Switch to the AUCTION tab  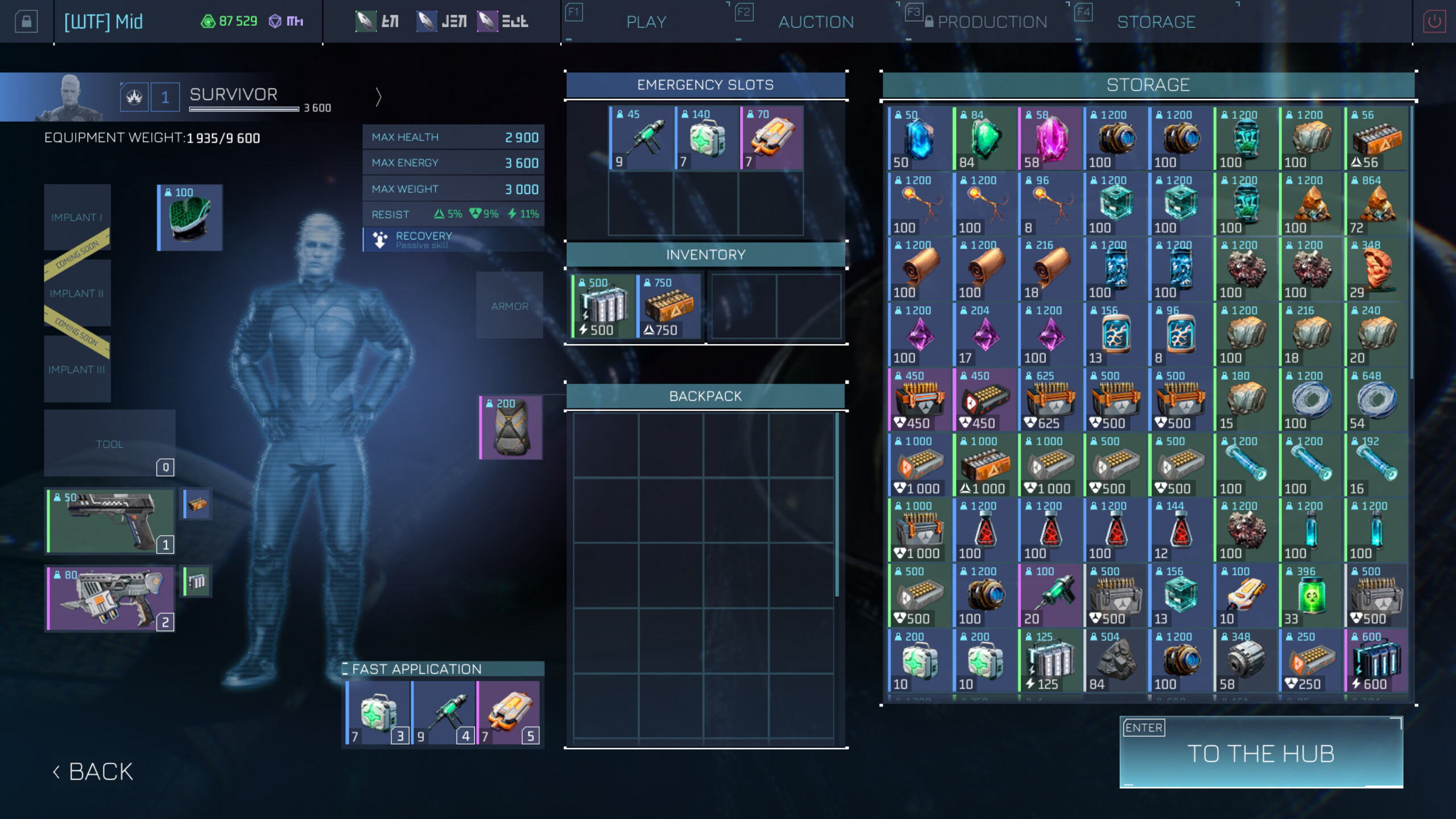click(814, 21)
